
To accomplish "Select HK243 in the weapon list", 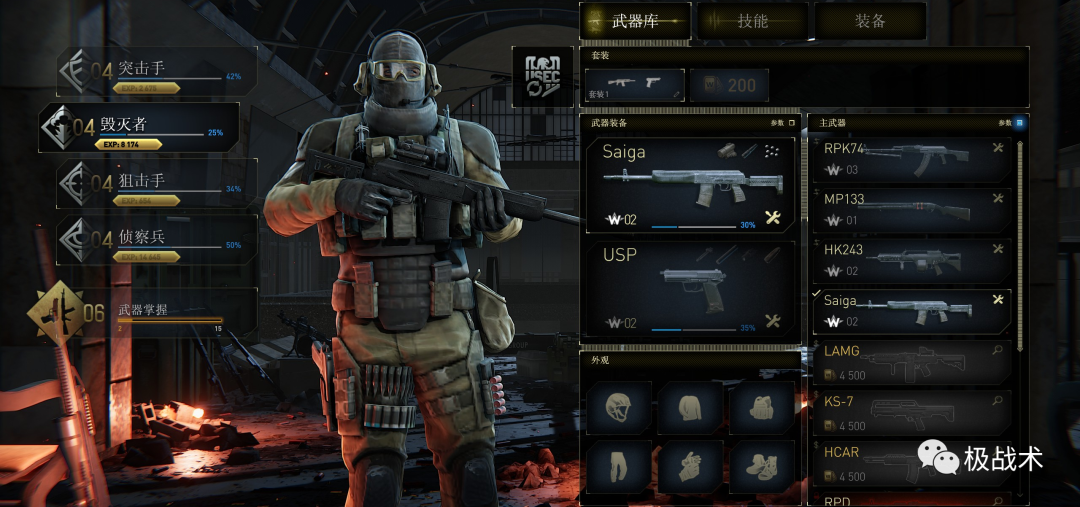I will [909, 259].
